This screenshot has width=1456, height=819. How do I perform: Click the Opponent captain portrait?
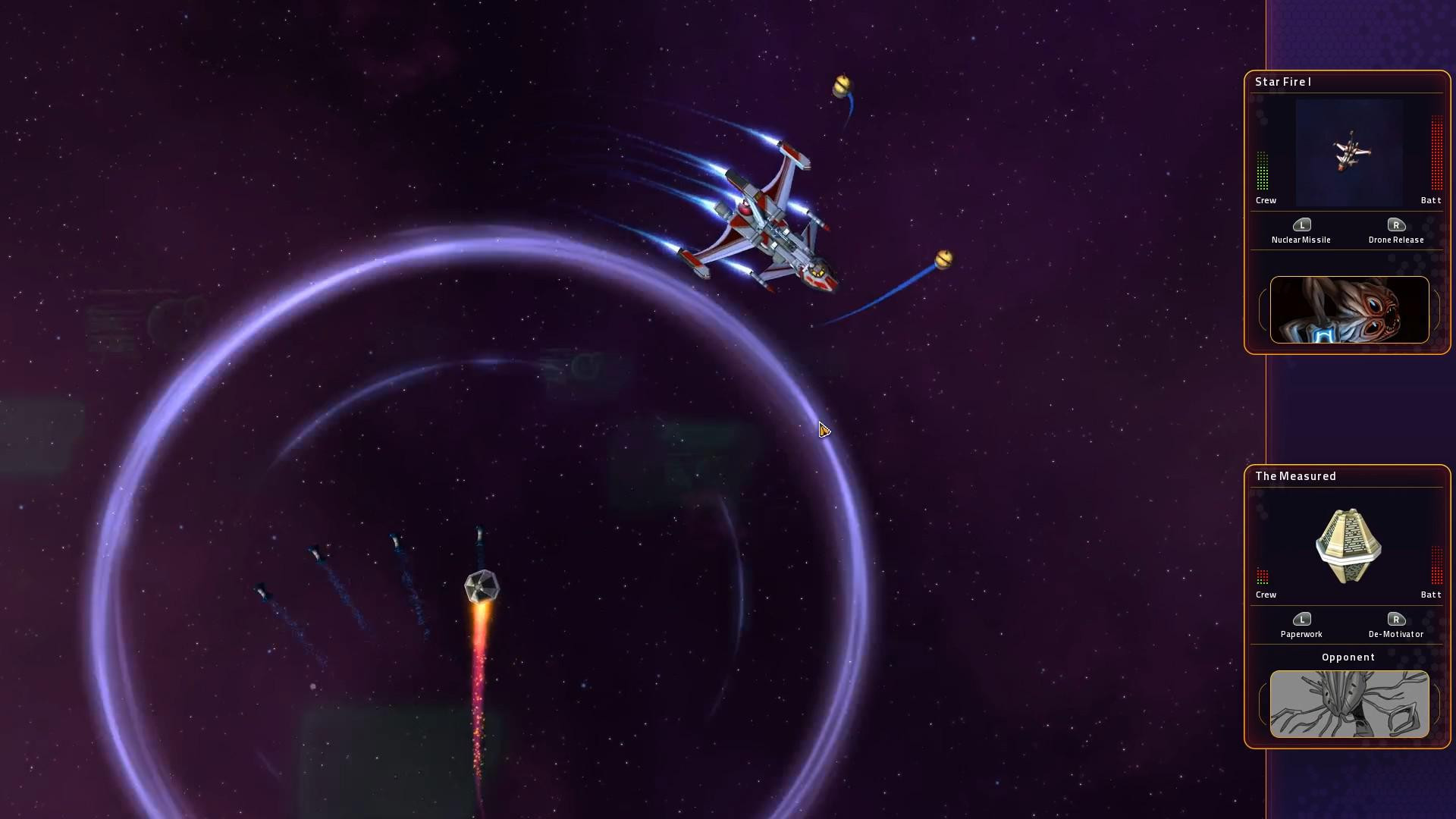pyautogui.click(x=1348, y=704)
